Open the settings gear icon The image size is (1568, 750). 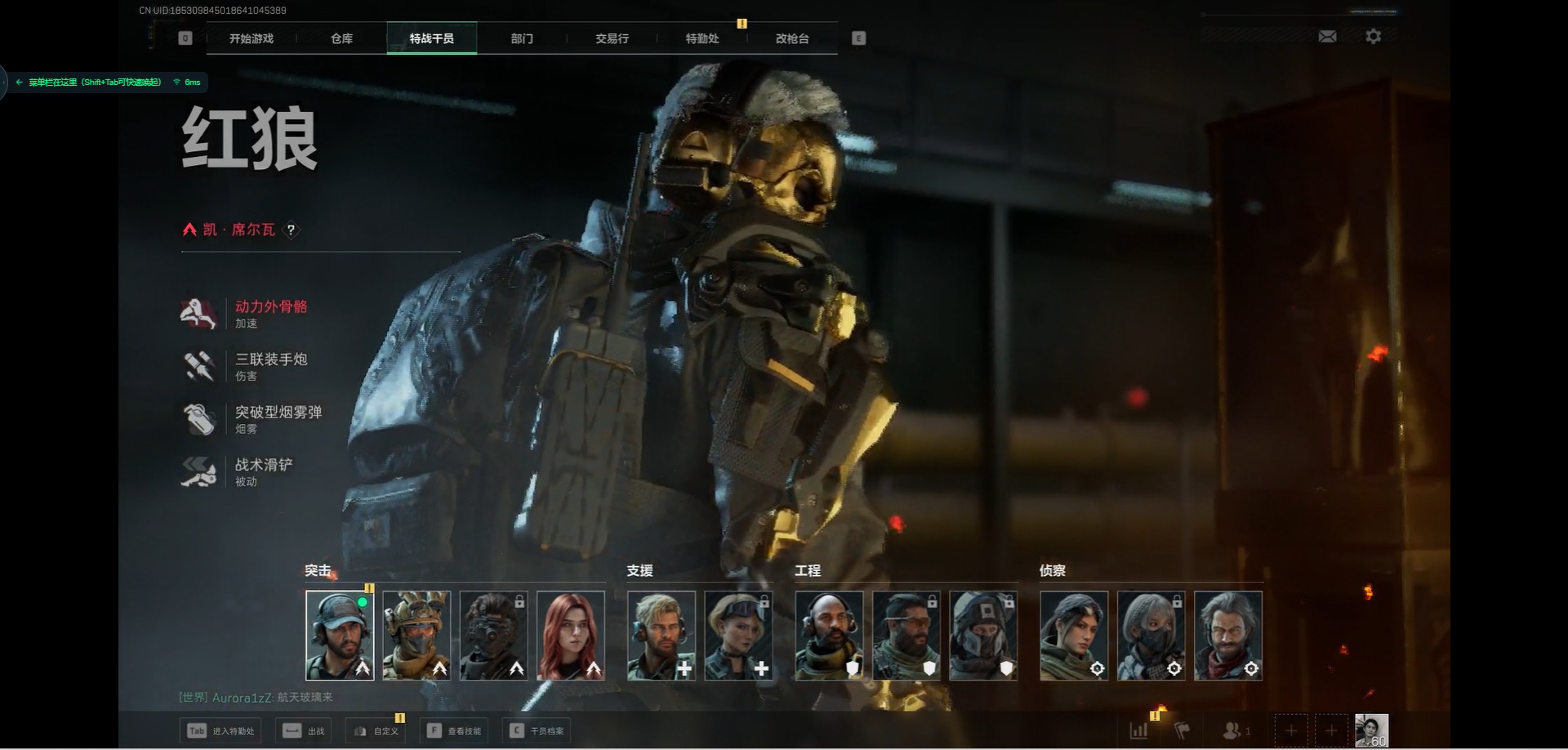1373,37
